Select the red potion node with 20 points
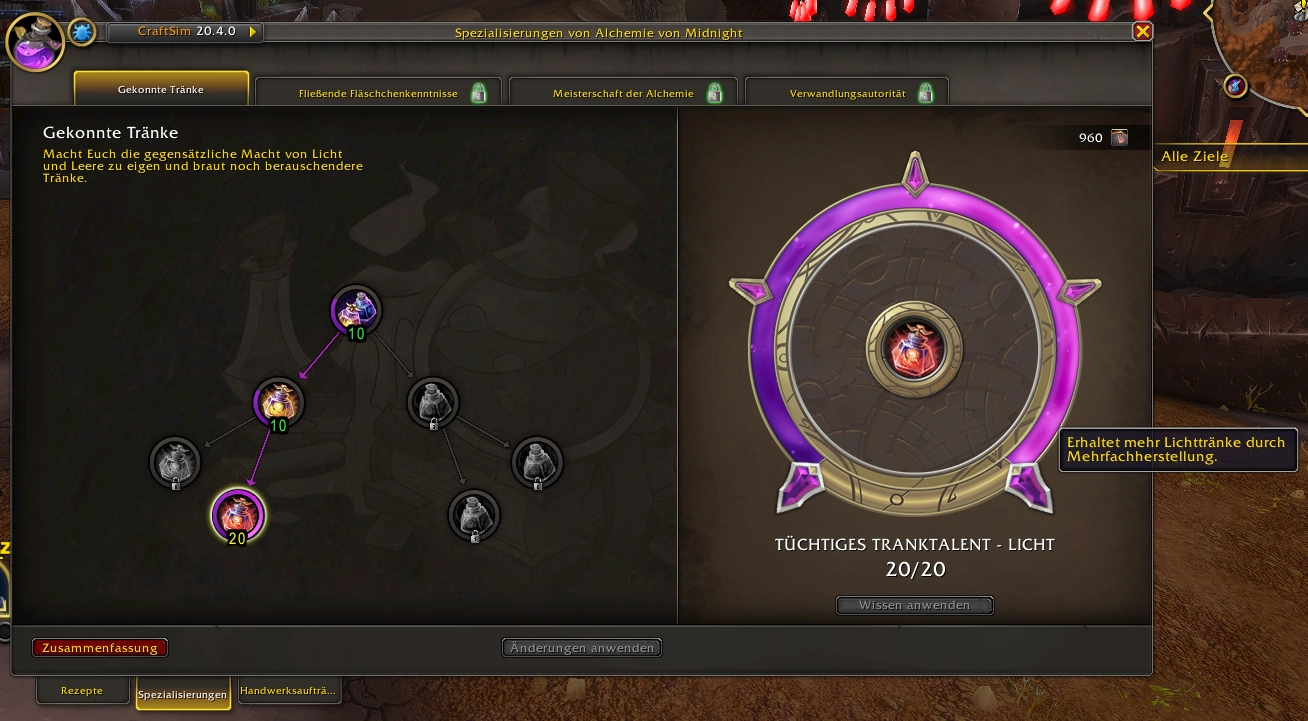Viewport: 1308px width, 721px height. pos(238,514)
